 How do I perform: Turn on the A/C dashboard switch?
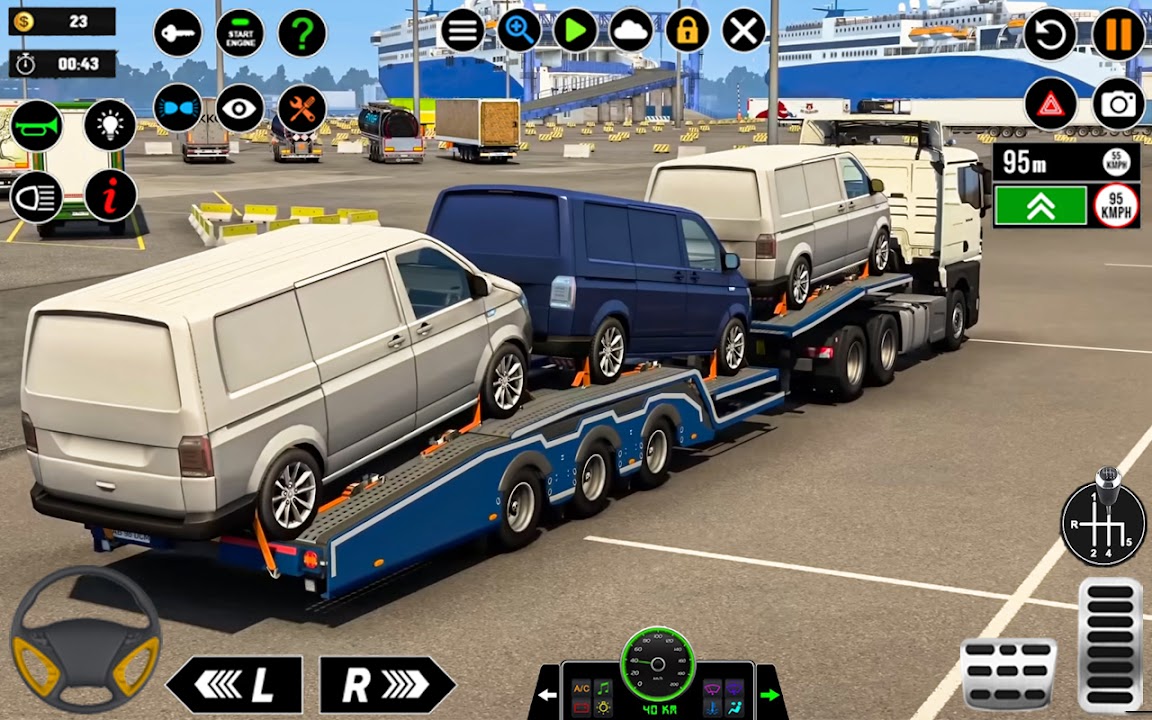(x=581, y=689)
